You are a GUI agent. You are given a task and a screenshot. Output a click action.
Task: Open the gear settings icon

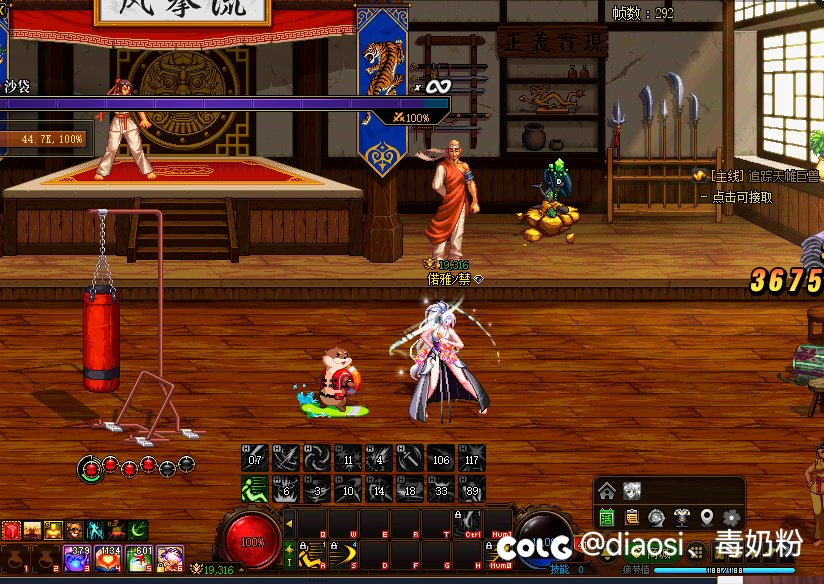coord(732,517)
